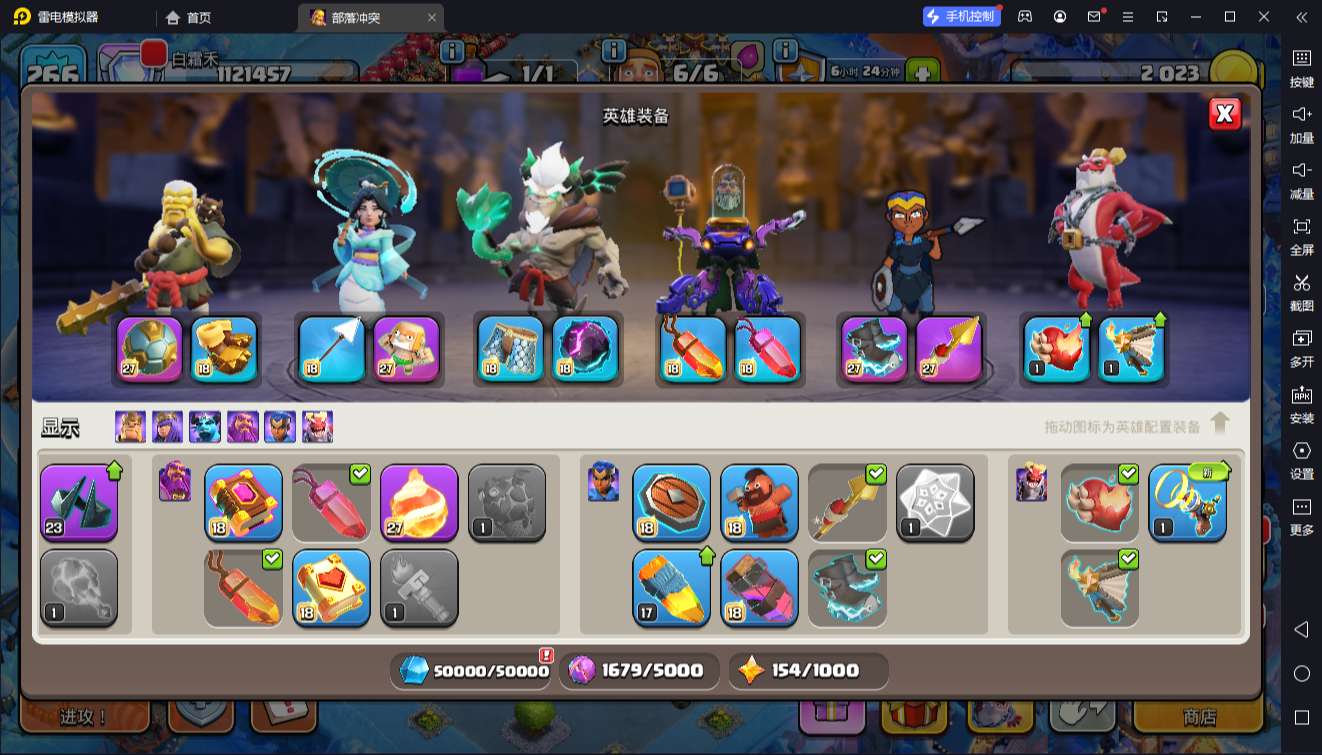Image resolution: width=1322 pixels, height=755 pixels.
Task: Switch to the emulator 首页 home tab
Action: click(x=189, y=17)
